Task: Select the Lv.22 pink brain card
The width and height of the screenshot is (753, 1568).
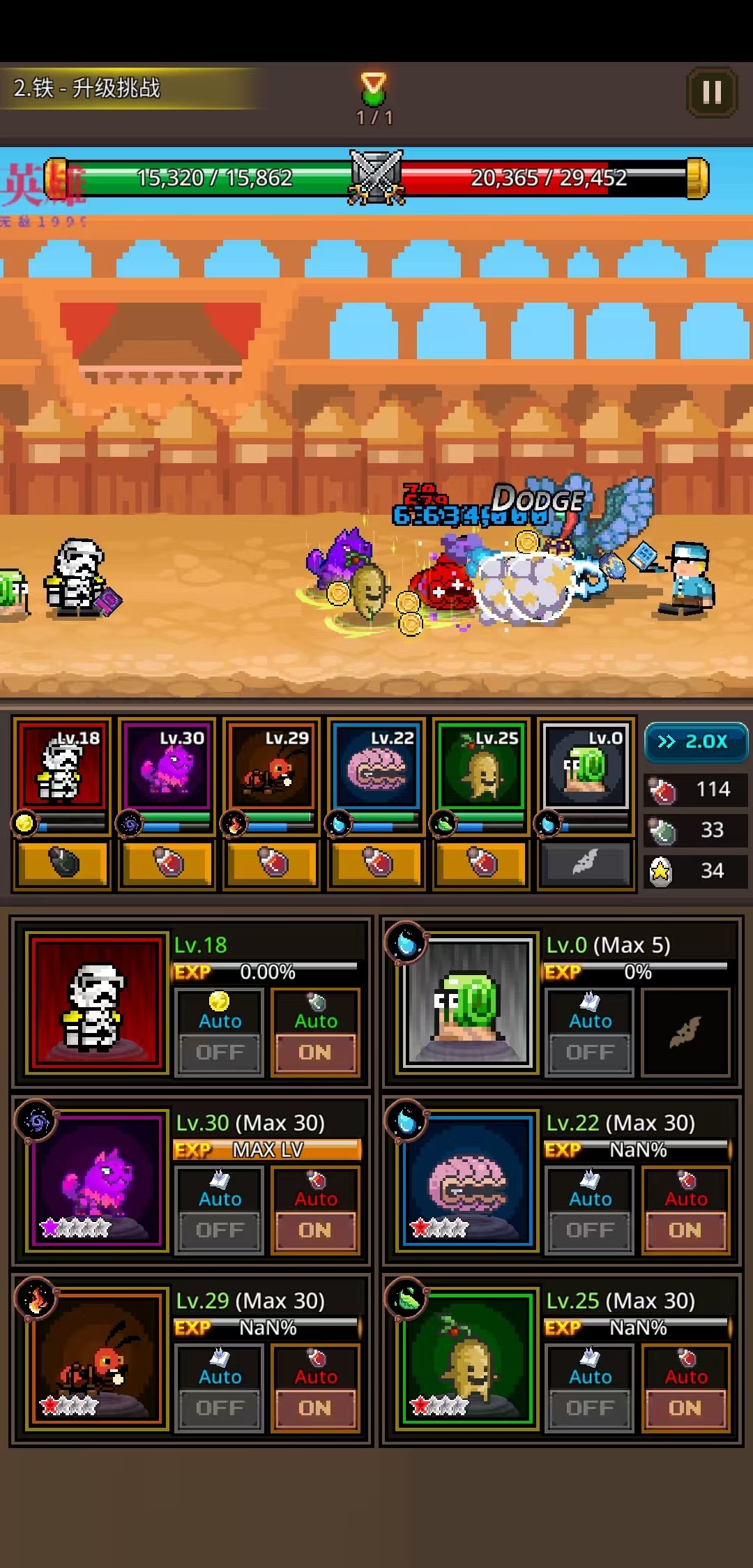Action: [376, 766]
